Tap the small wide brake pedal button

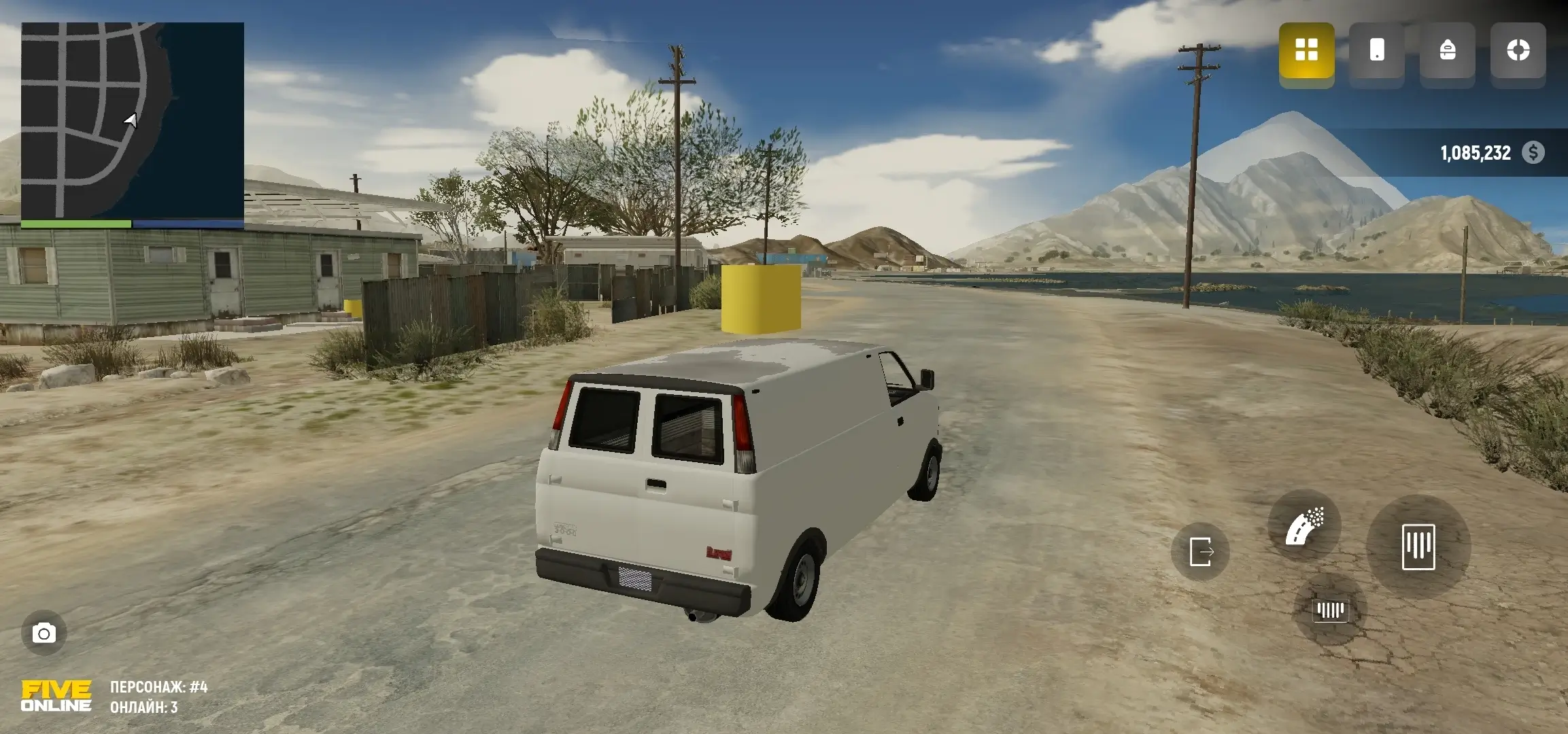point(1330,610)
